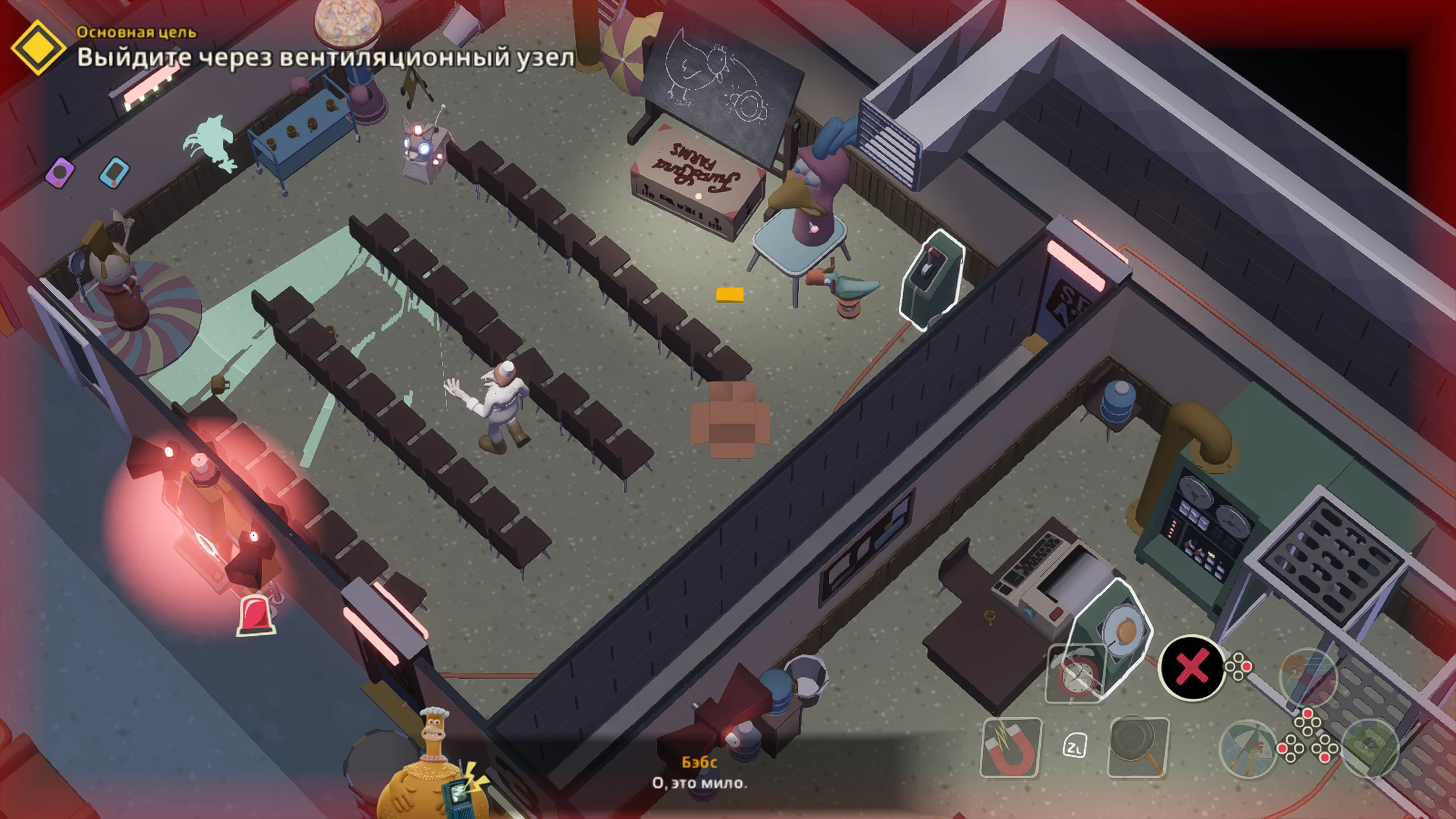This screenshot has height=819, width=1456.
Task: Open the main objective text about the ventilation exit
Action: pyautogui.click(x=325, y=57)
